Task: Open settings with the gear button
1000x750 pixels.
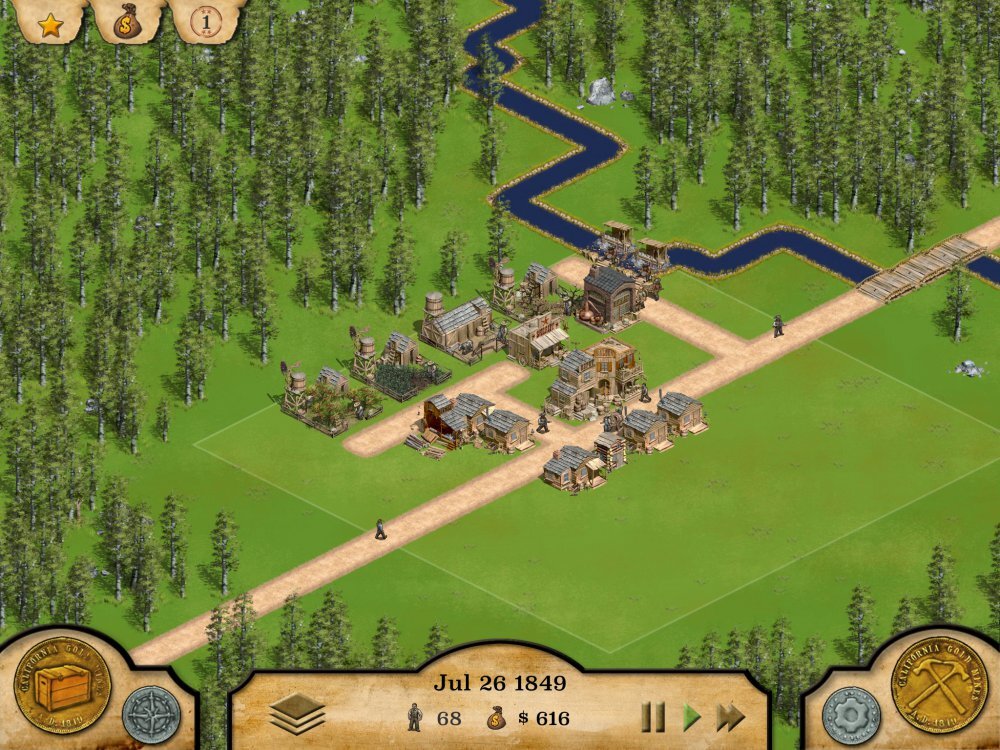Action: point(851,714)
